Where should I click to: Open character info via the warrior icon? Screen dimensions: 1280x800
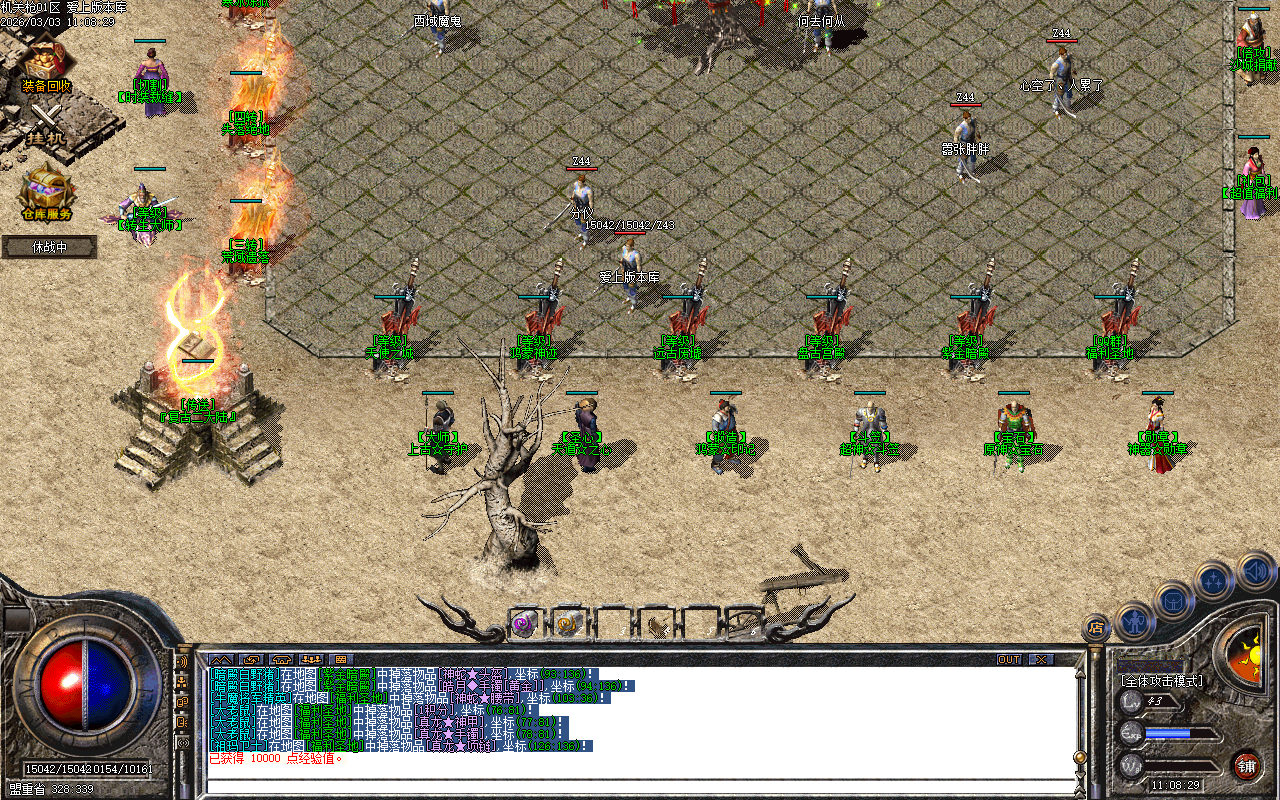tap(1133, 619)
